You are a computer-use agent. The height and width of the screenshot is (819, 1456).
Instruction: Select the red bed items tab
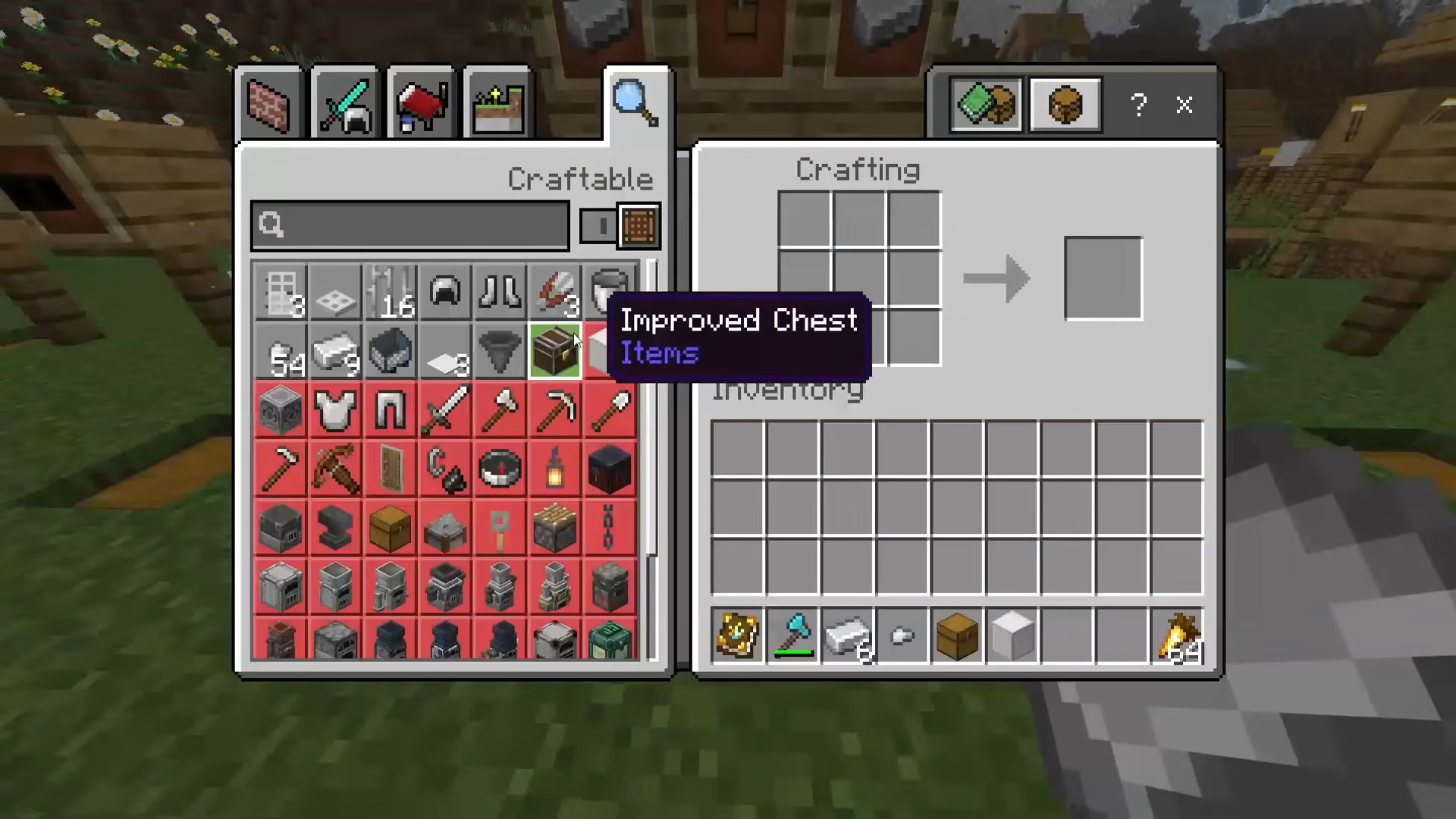click(422, 105)
